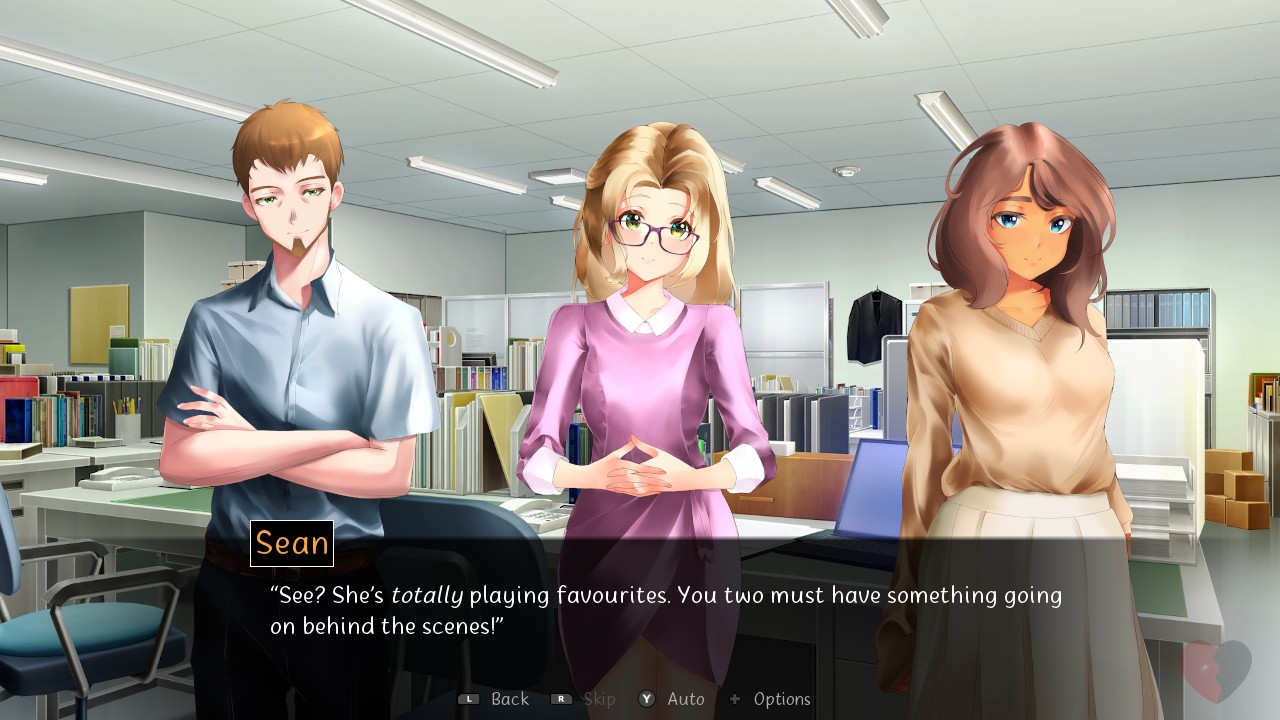Viewport: 1280px width, 720px height.
Task: Click the Sean nameplate above the dialogue
Action: [292, 544]
